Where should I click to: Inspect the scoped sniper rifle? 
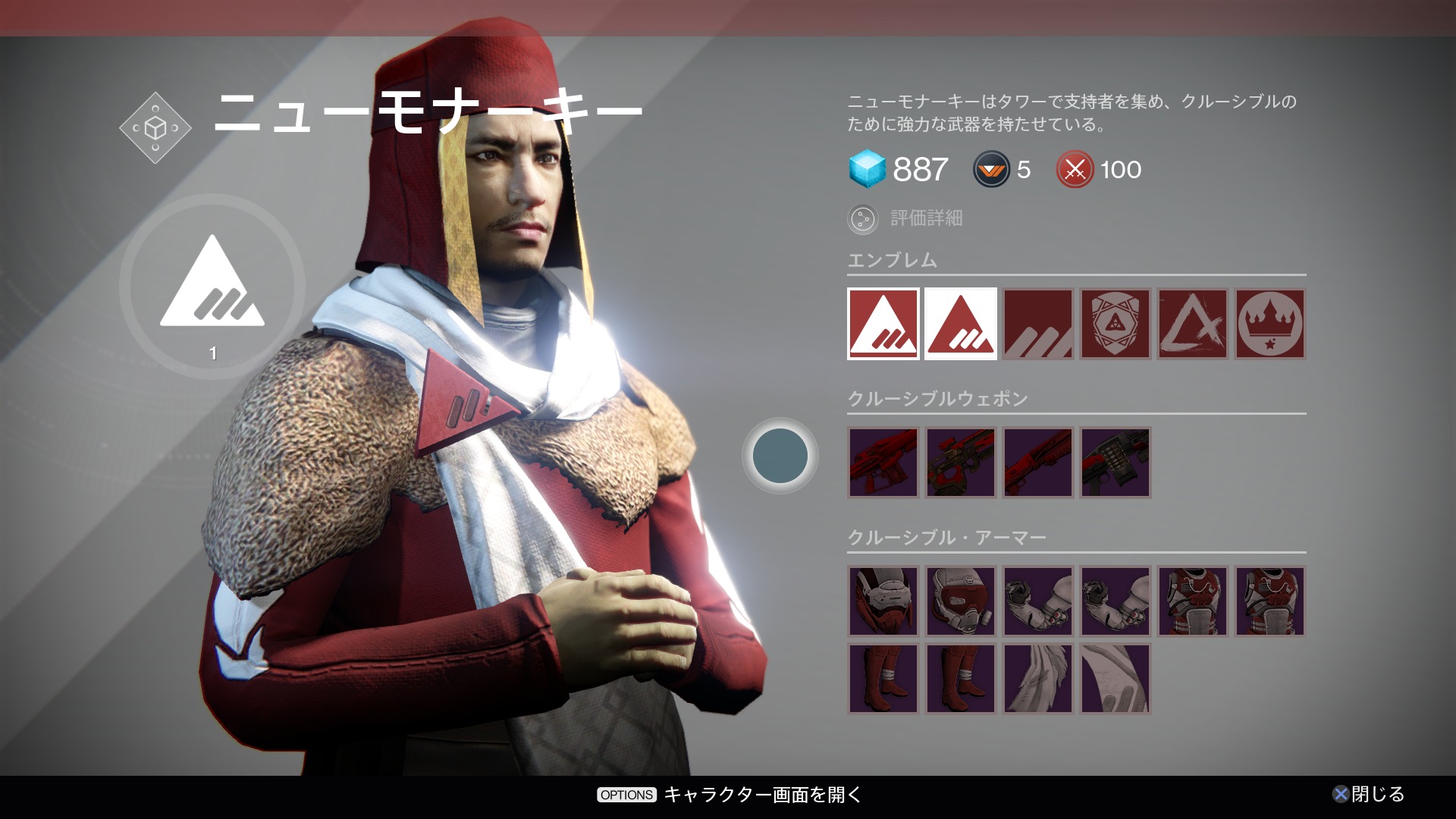(x=960, y=463)
